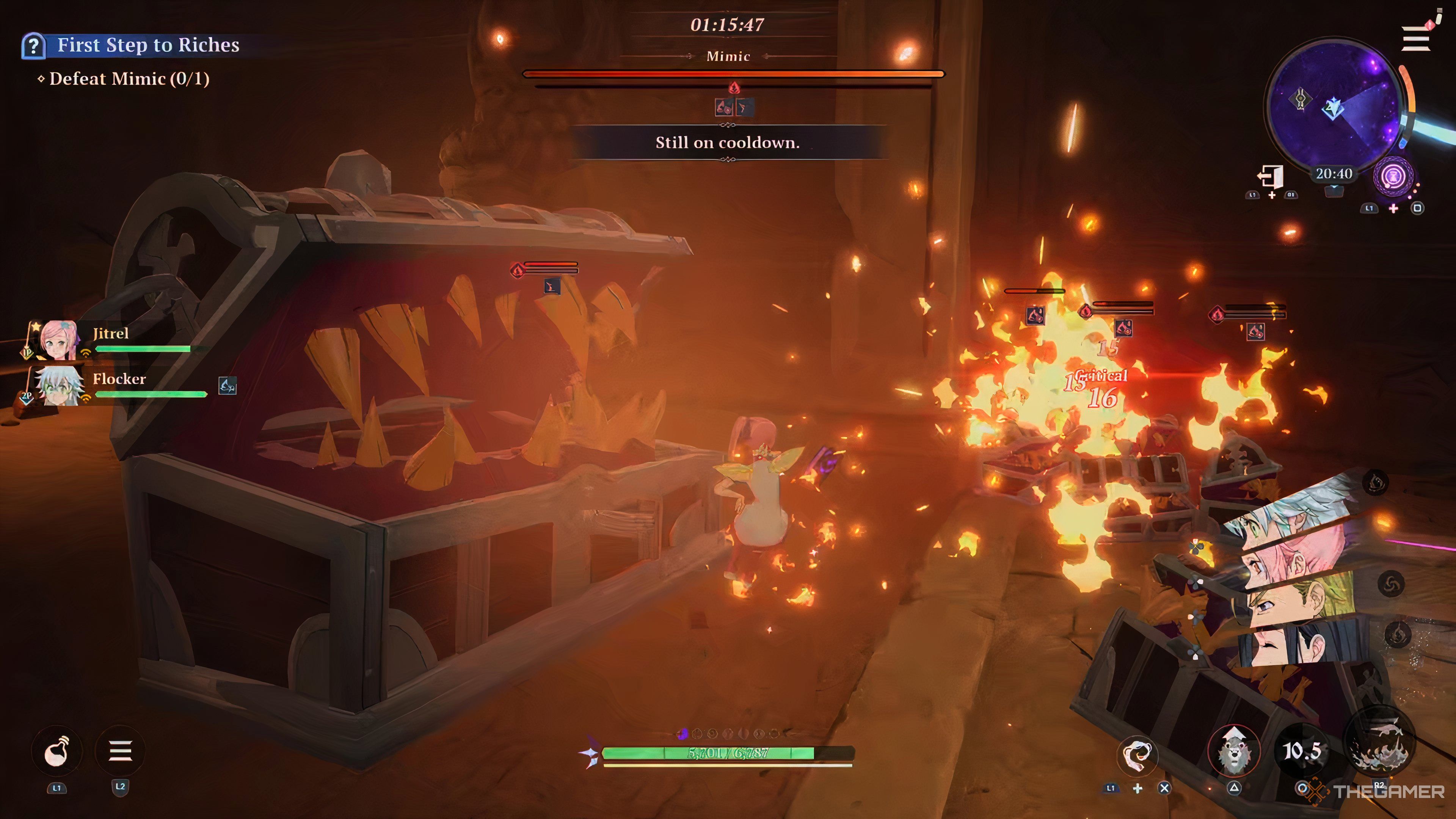Switch to the pink-haired character portrait
Screen dimensions: 1456x819
(x=1300, y=557)
